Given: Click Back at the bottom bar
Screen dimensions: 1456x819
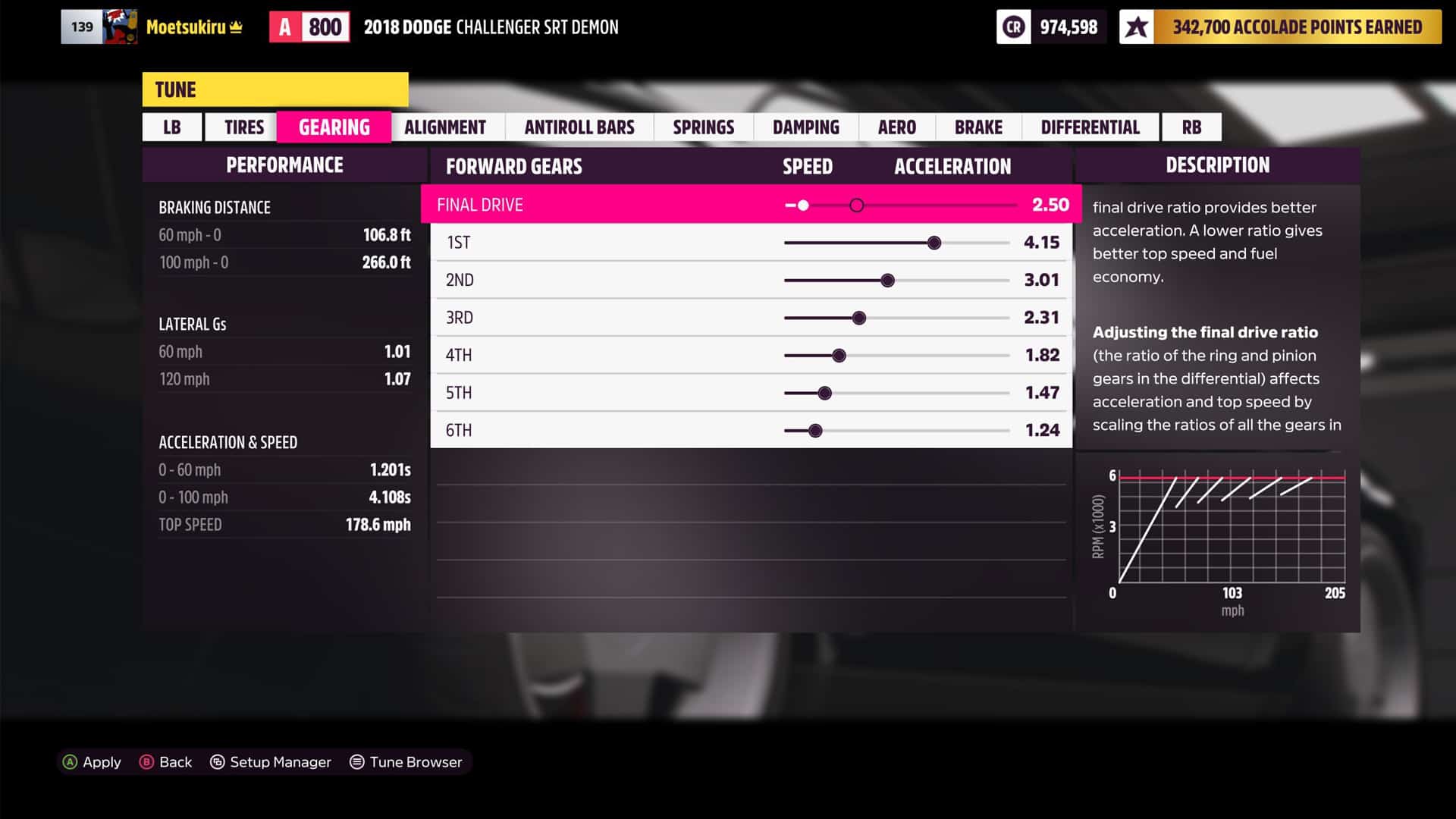Looking at the screenshot, I should (166, 762).
